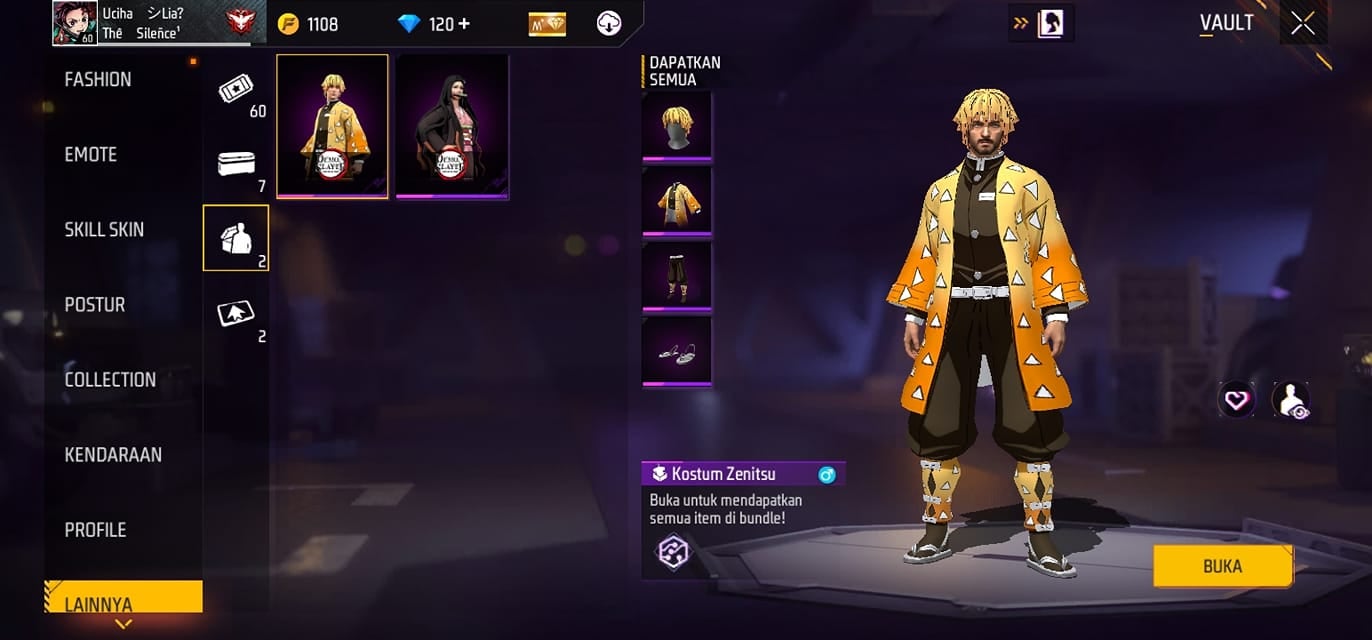Preview the yellow haori jacket item
The height and width of the screenshot is (640, 1372).
[x=677, y=200]
